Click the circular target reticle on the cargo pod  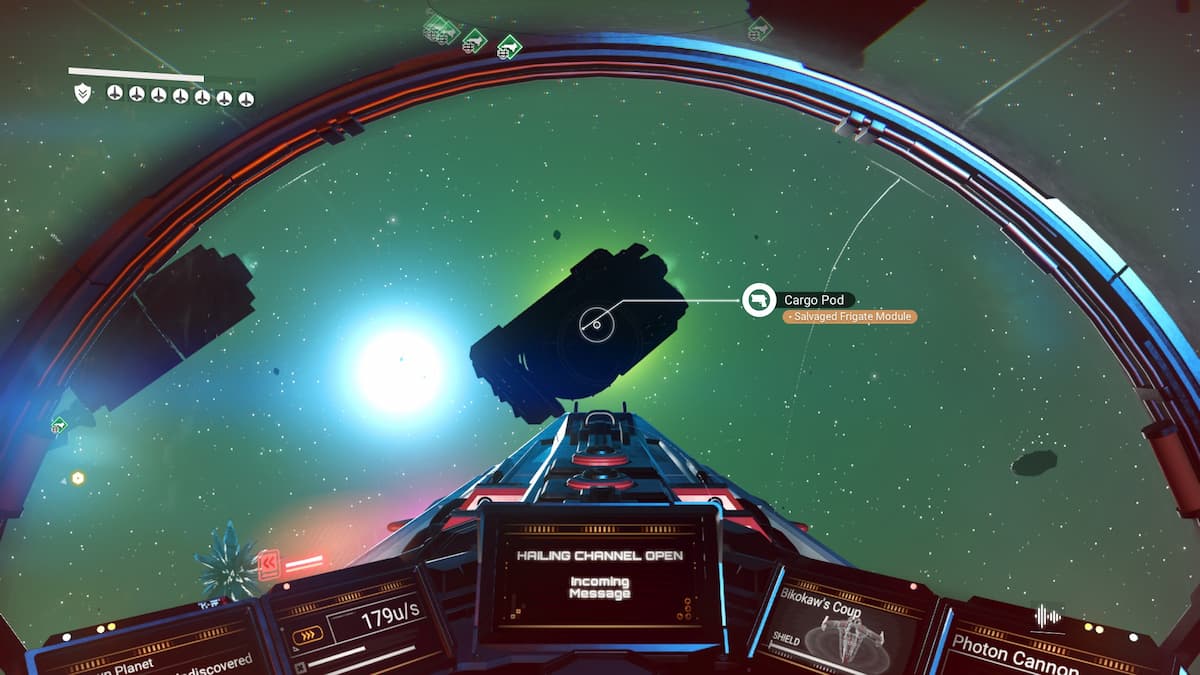(597, 323)
